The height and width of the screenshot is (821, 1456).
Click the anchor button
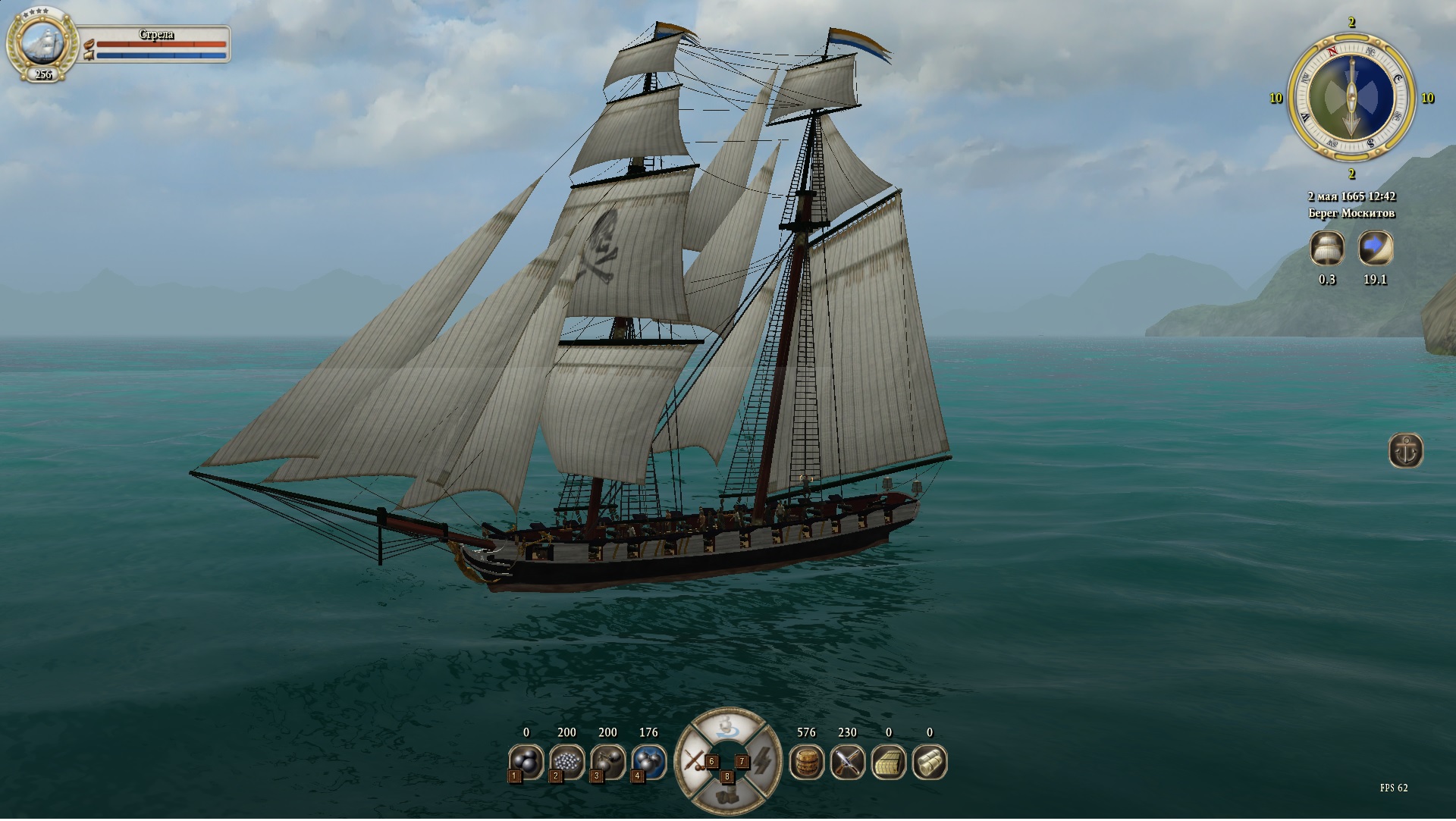[1405, 450]
